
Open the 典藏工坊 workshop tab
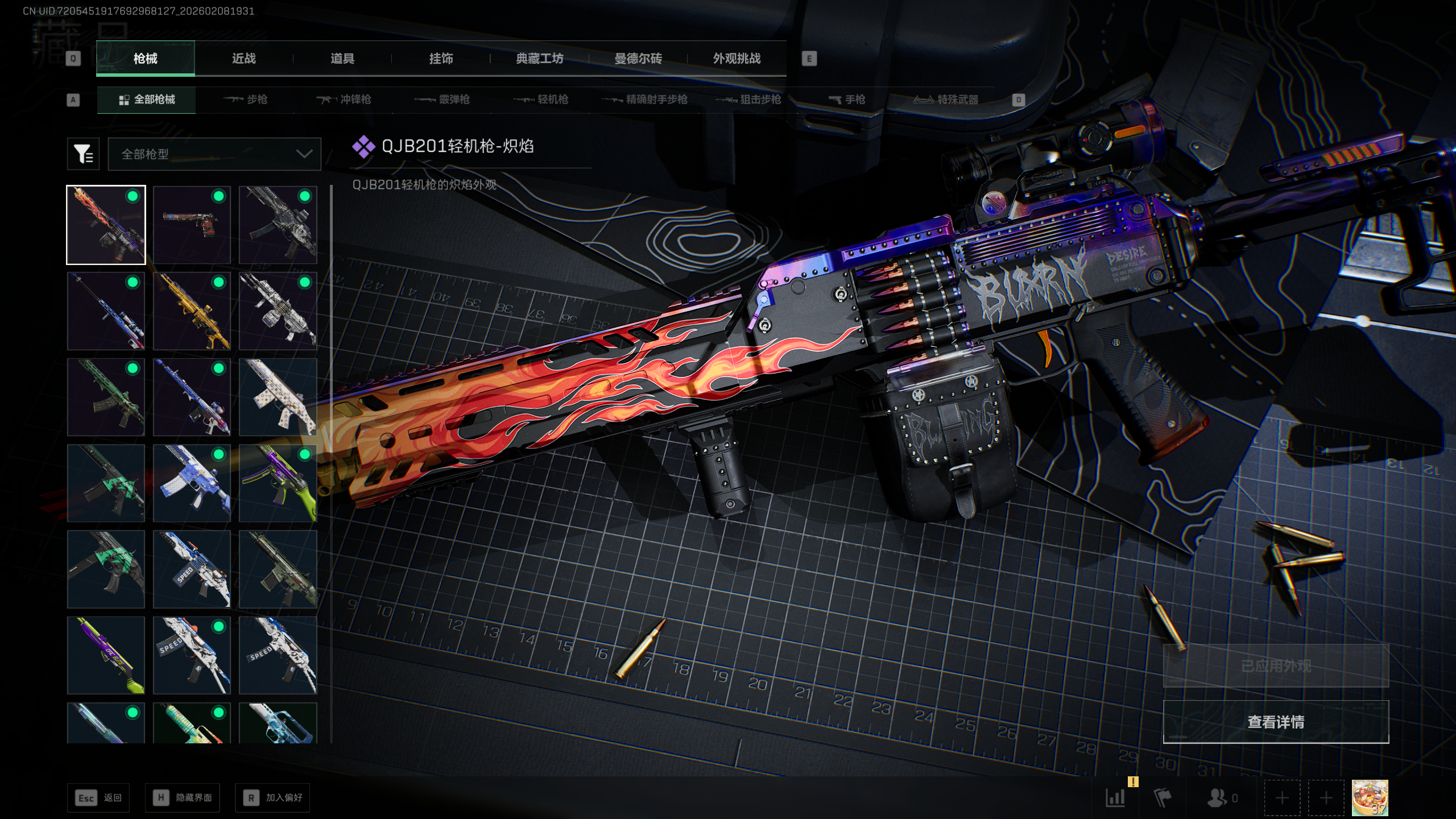[539, 59]
